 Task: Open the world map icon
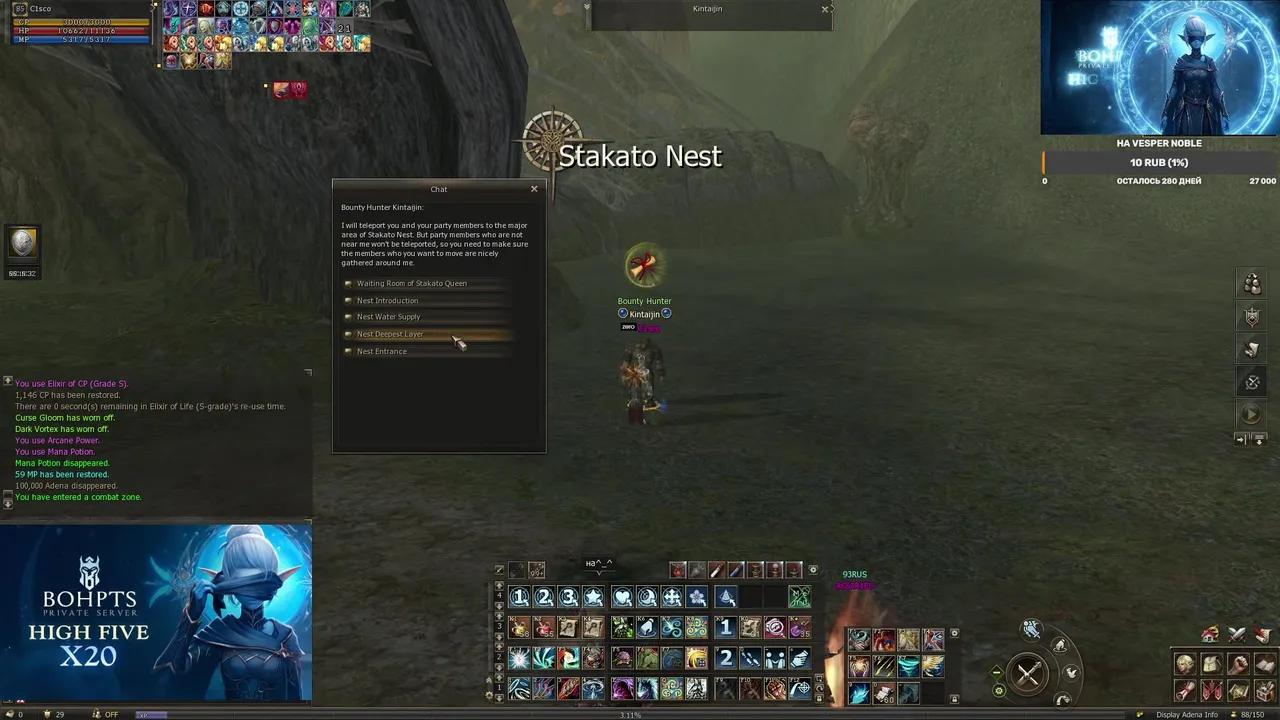tap(1238, 690)
